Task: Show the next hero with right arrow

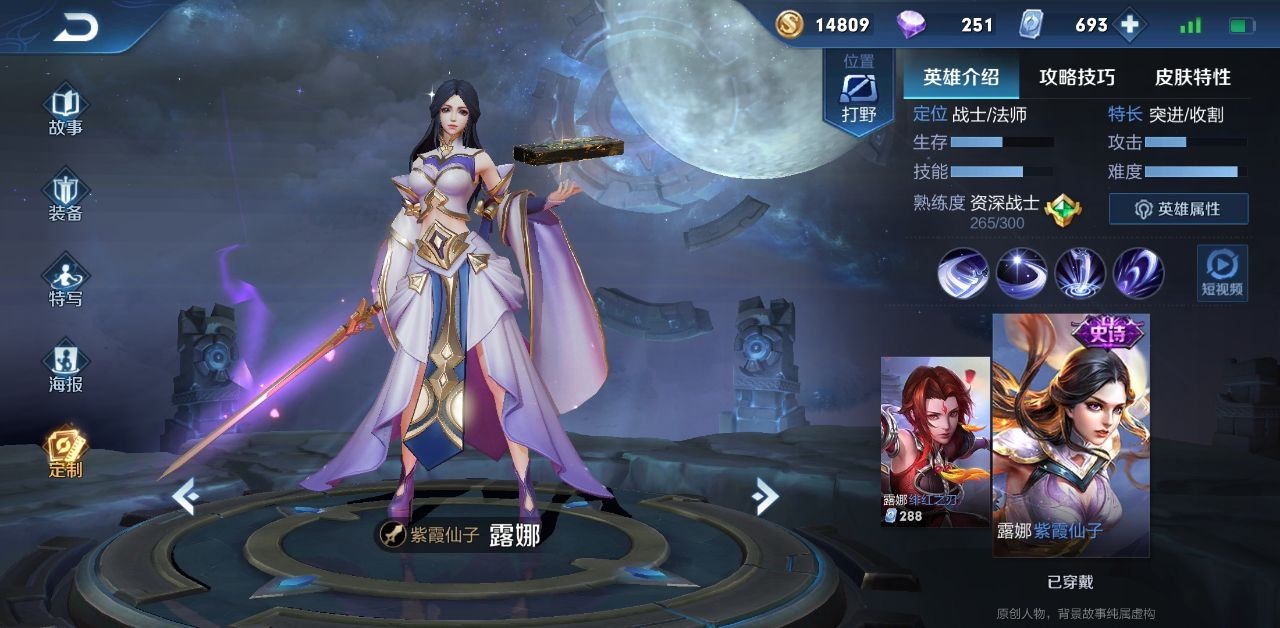Action: pos(765,495)
